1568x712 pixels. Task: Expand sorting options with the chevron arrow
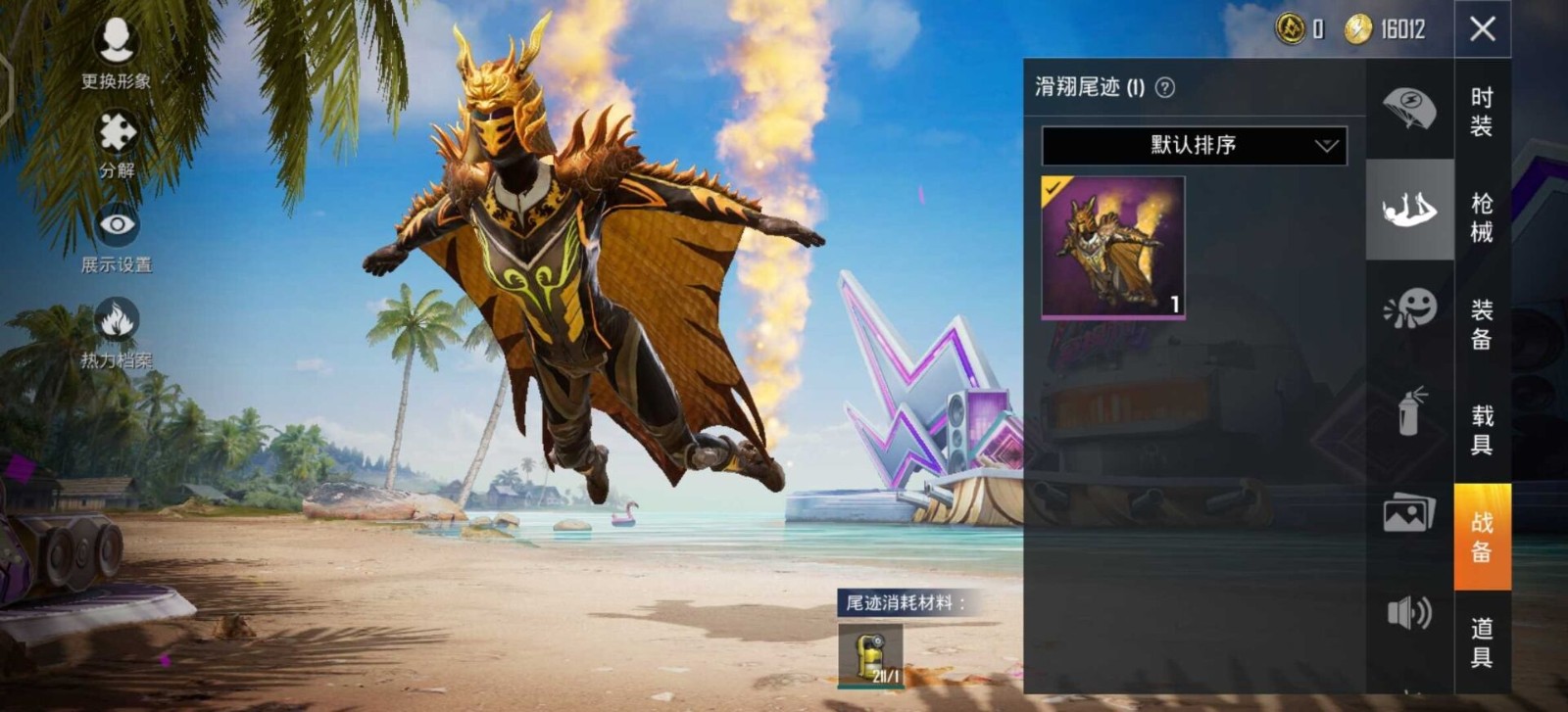[1325, 145]
